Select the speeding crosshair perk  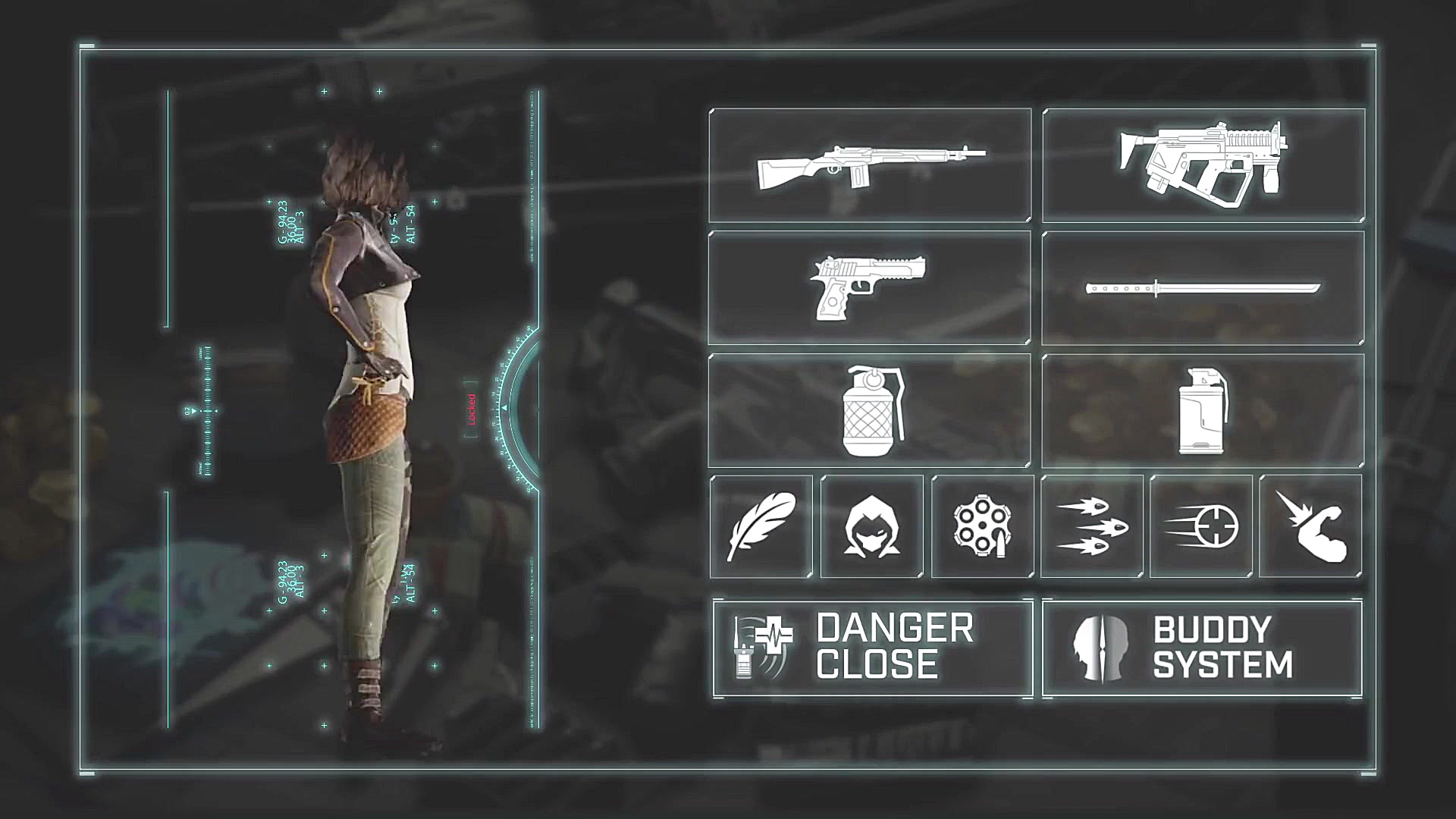[x=1201, y=526]
